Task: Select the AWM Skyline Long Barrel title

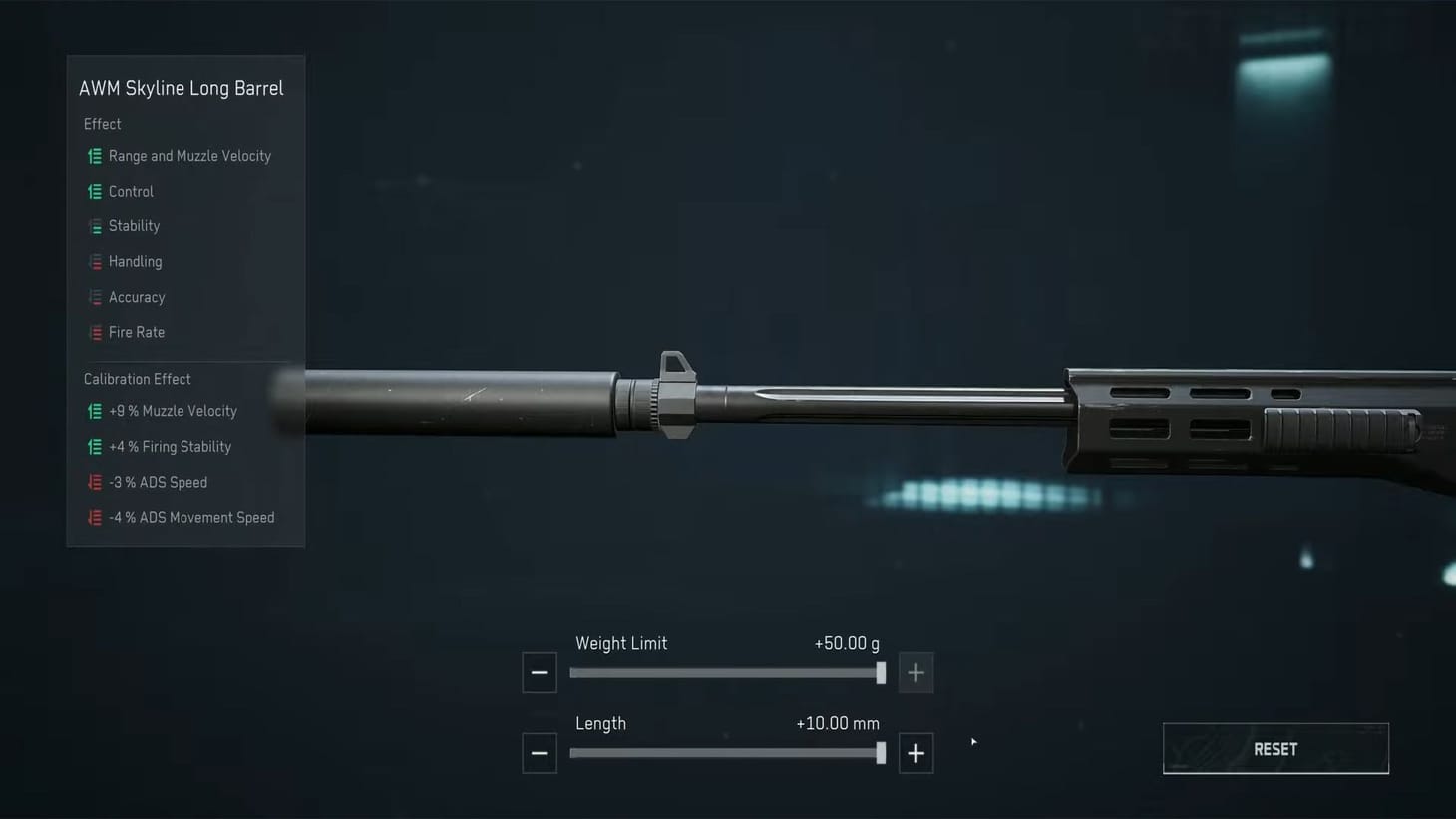Action: [x=182, y=88]
